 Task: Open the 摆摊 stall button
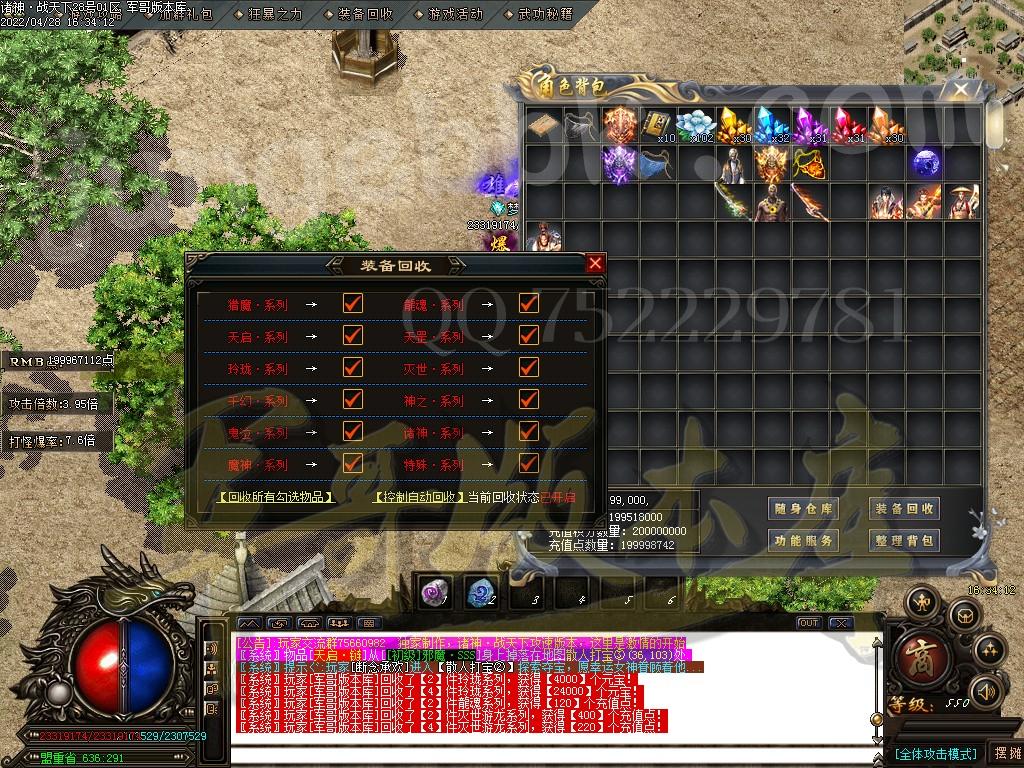tap(1005, 753)
